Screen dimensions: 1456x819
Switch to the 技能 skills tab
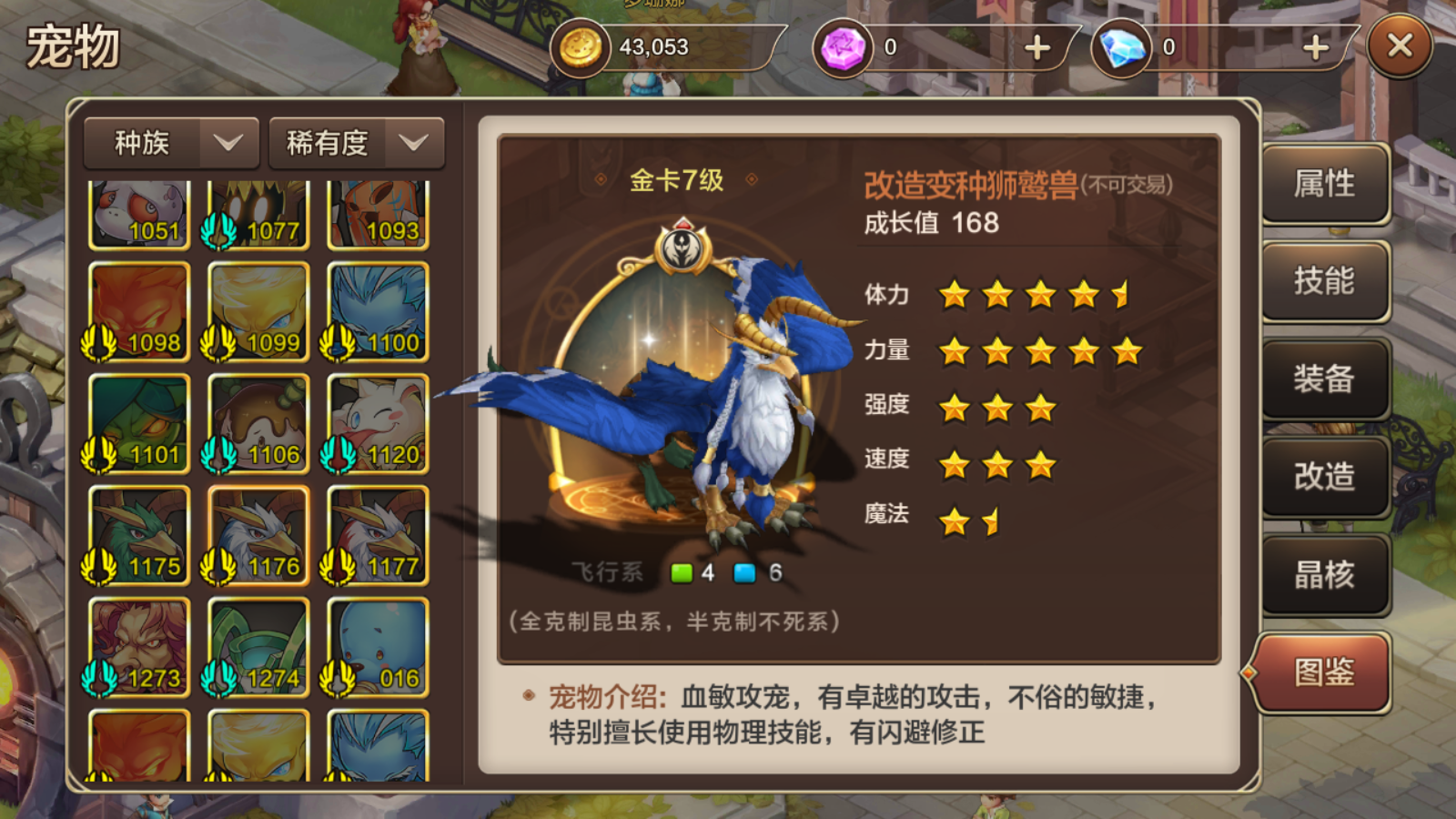1325,281
